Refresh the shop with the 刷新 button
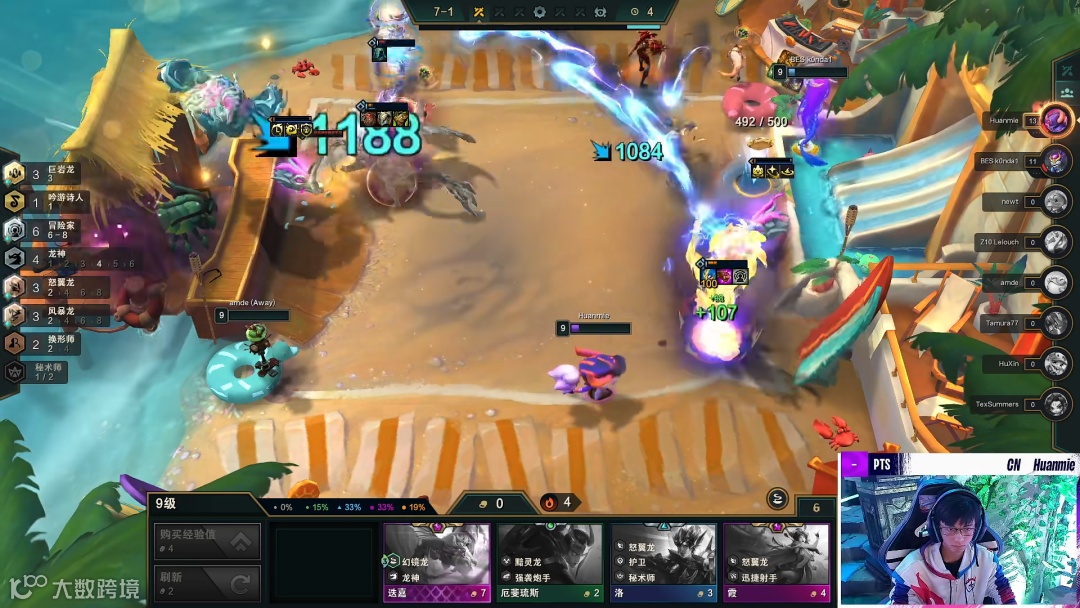This screenshot has width=1080, height=608. (207, 583)
